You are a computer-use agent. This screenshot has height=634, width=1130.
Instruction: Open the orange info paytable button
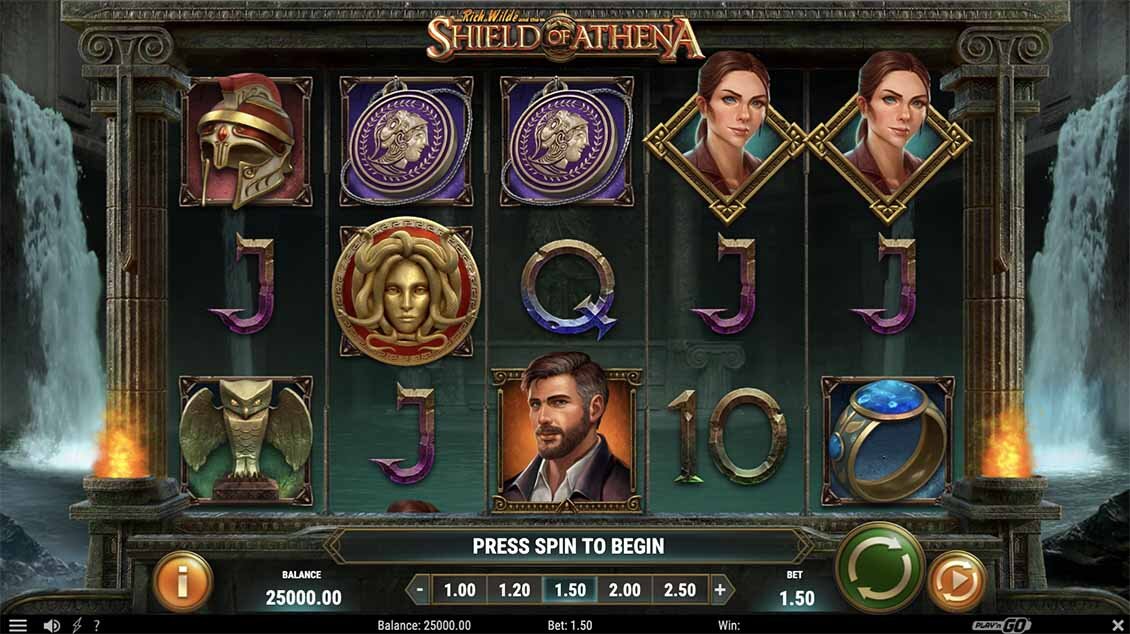pos(183,581)
